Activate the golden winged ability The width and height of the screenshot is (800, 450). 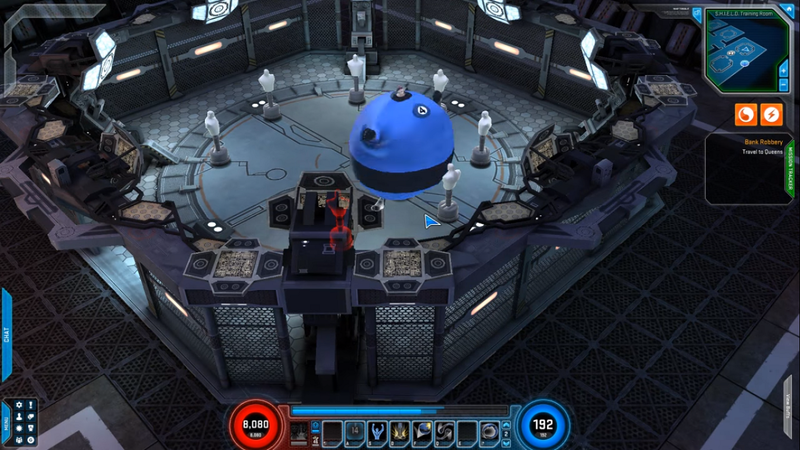click(399, 432)
